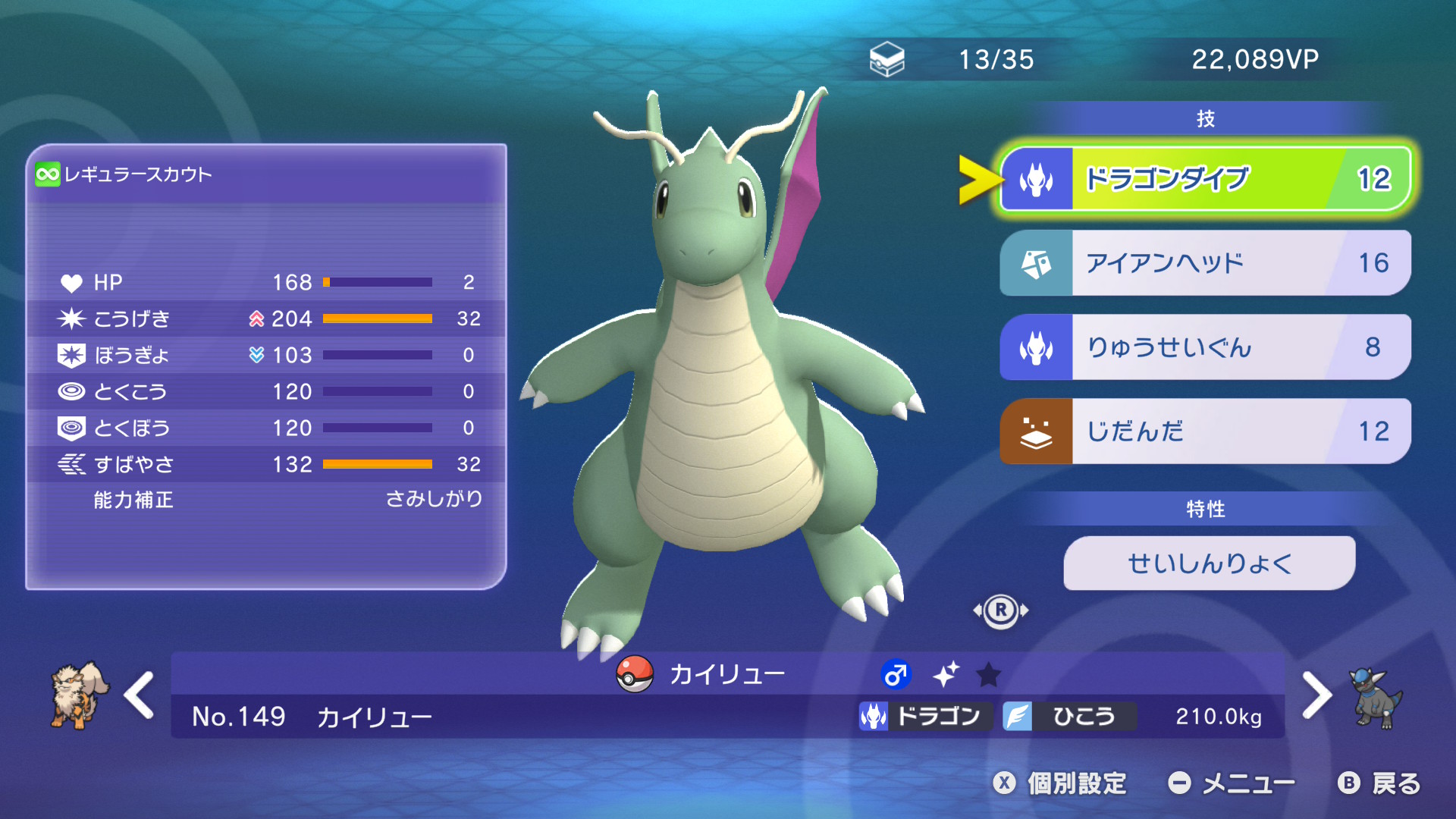This screenshot has width=1456, height=819.
Task: Click the すばやさ stat row
Action: 265,464
